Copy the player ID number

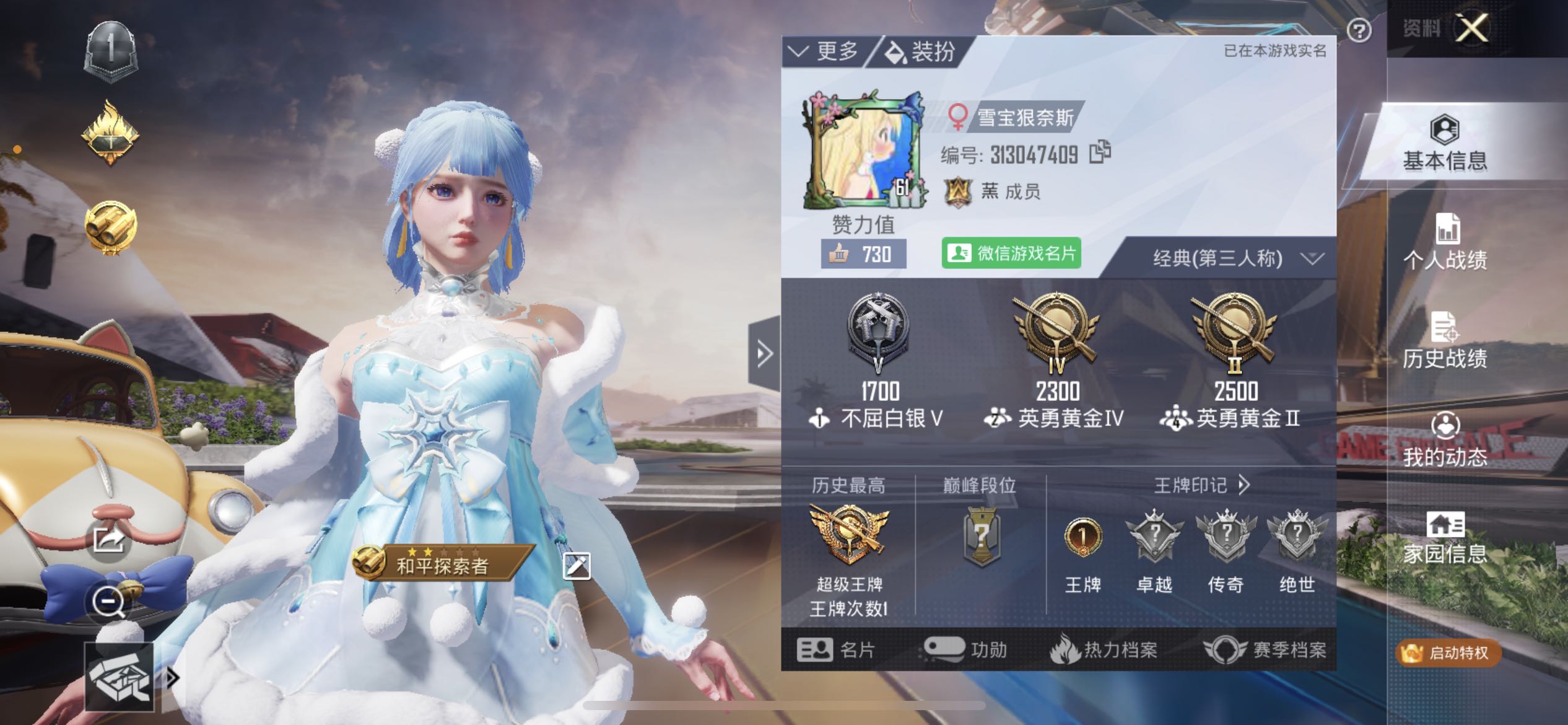pos(1100,152)
